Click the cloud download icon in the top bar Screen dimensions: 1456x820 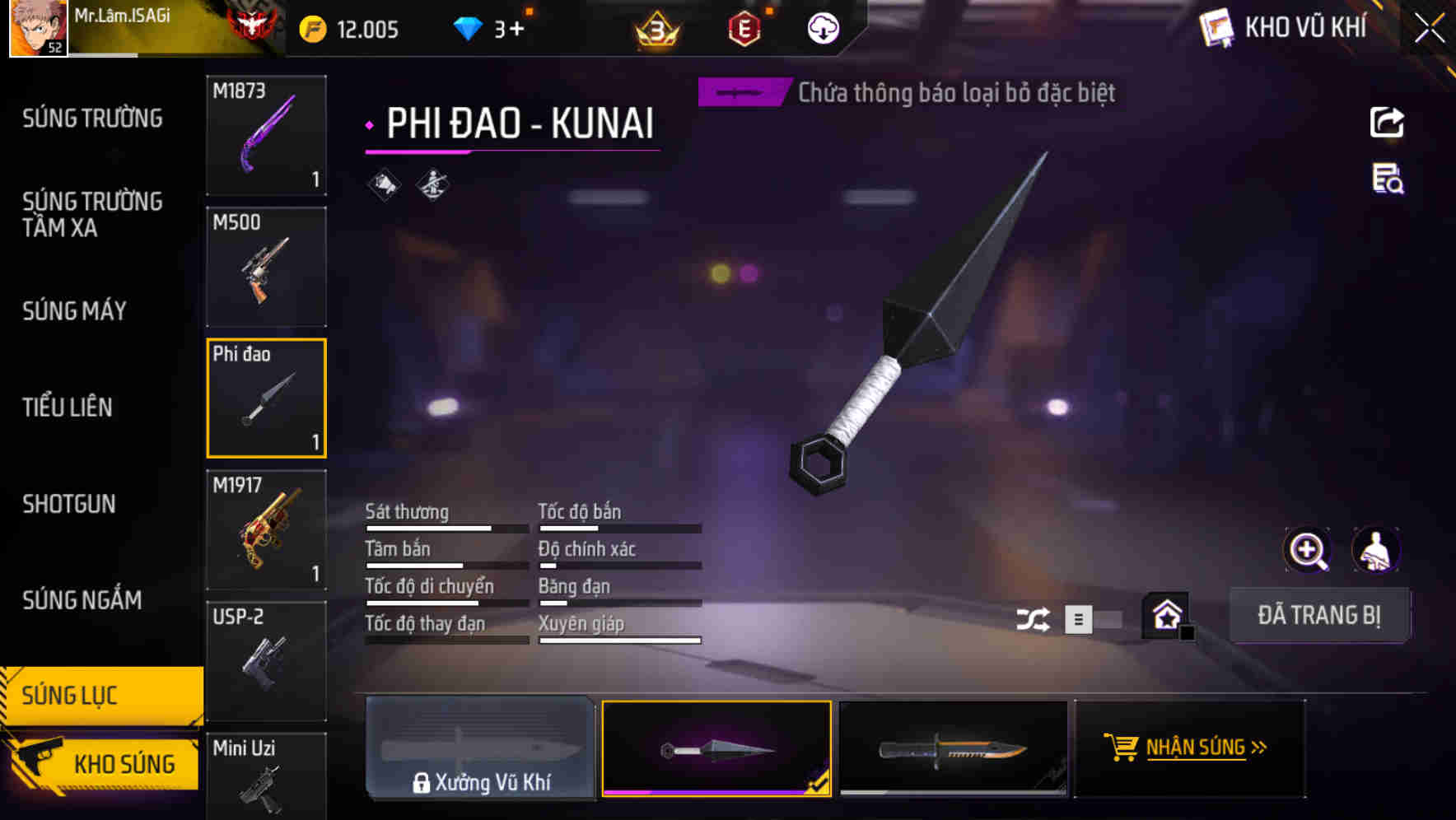(821, 28)
